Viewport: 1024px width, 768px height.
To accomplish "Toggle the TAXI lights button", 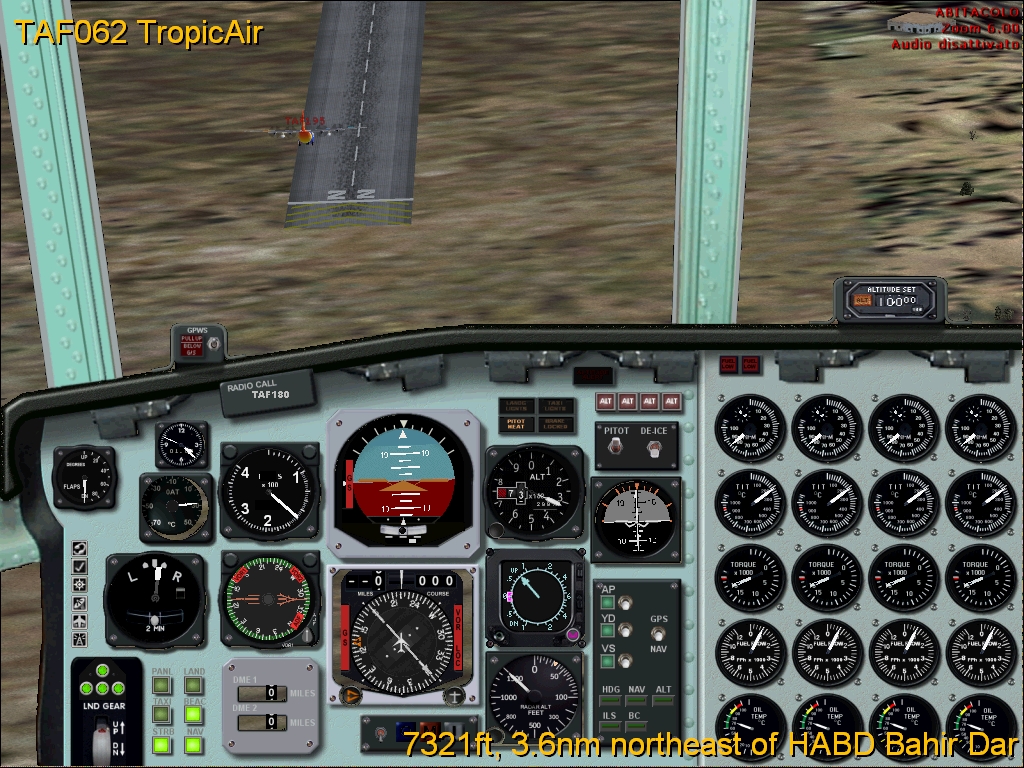I will [161, 715].
